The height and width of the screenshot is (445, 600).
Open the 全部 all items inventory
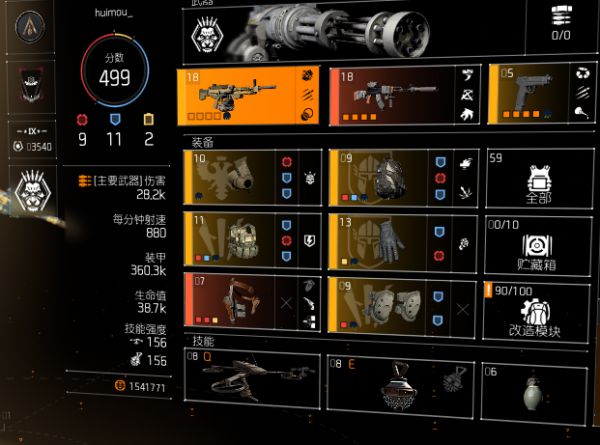[538, 177]
